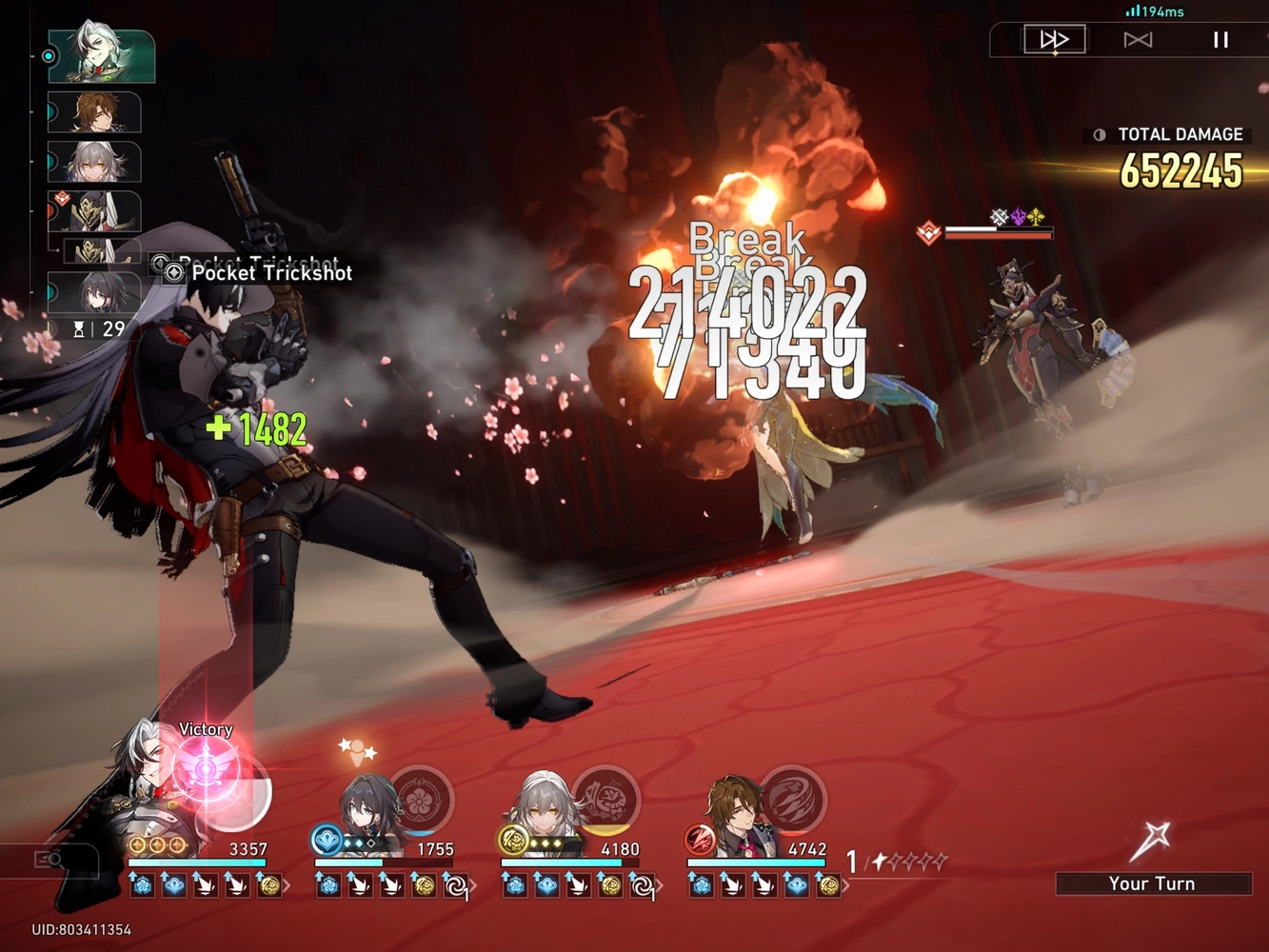Enable auto-battle mode
This screenshot has height=952, width=1269.
tap(1137, 39)
